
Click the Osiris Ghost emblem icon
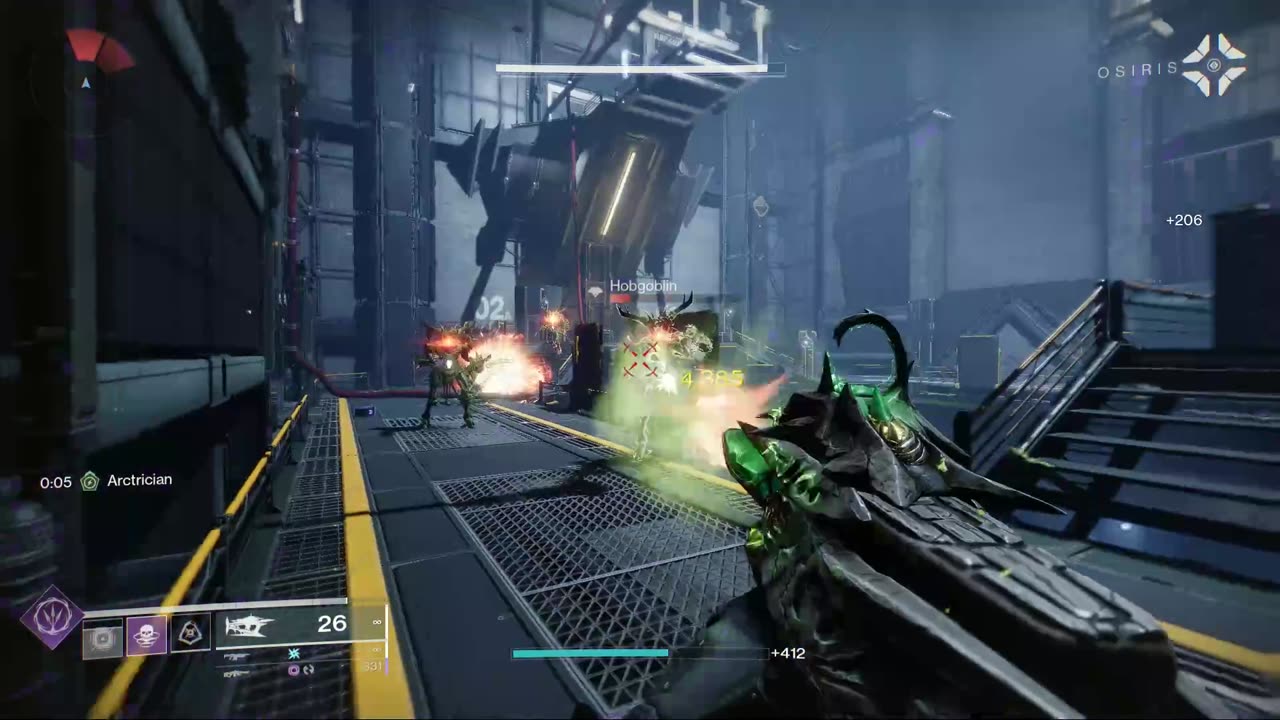tap(1214, 66)
